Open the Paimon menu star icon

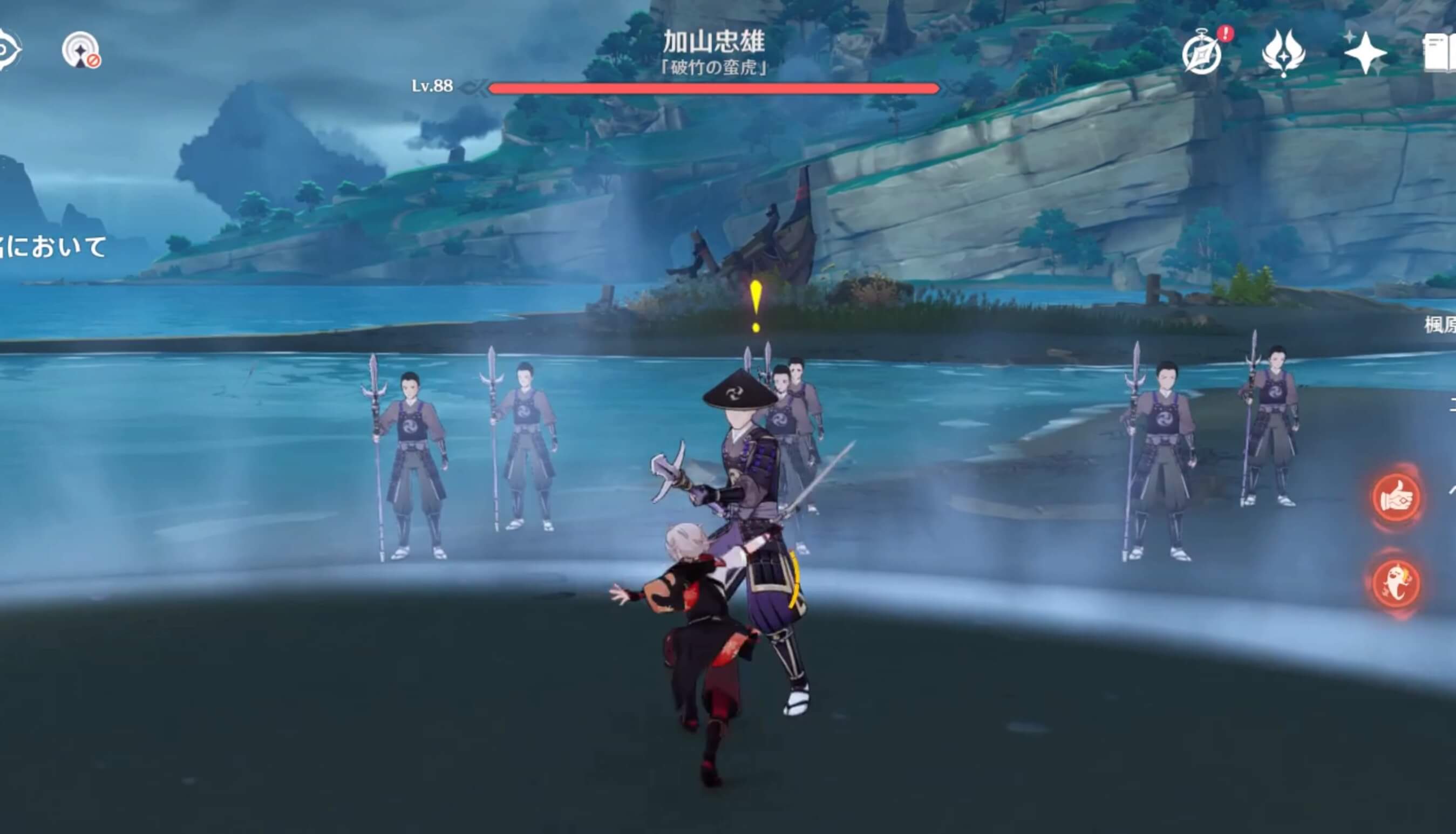point(1366,53)
